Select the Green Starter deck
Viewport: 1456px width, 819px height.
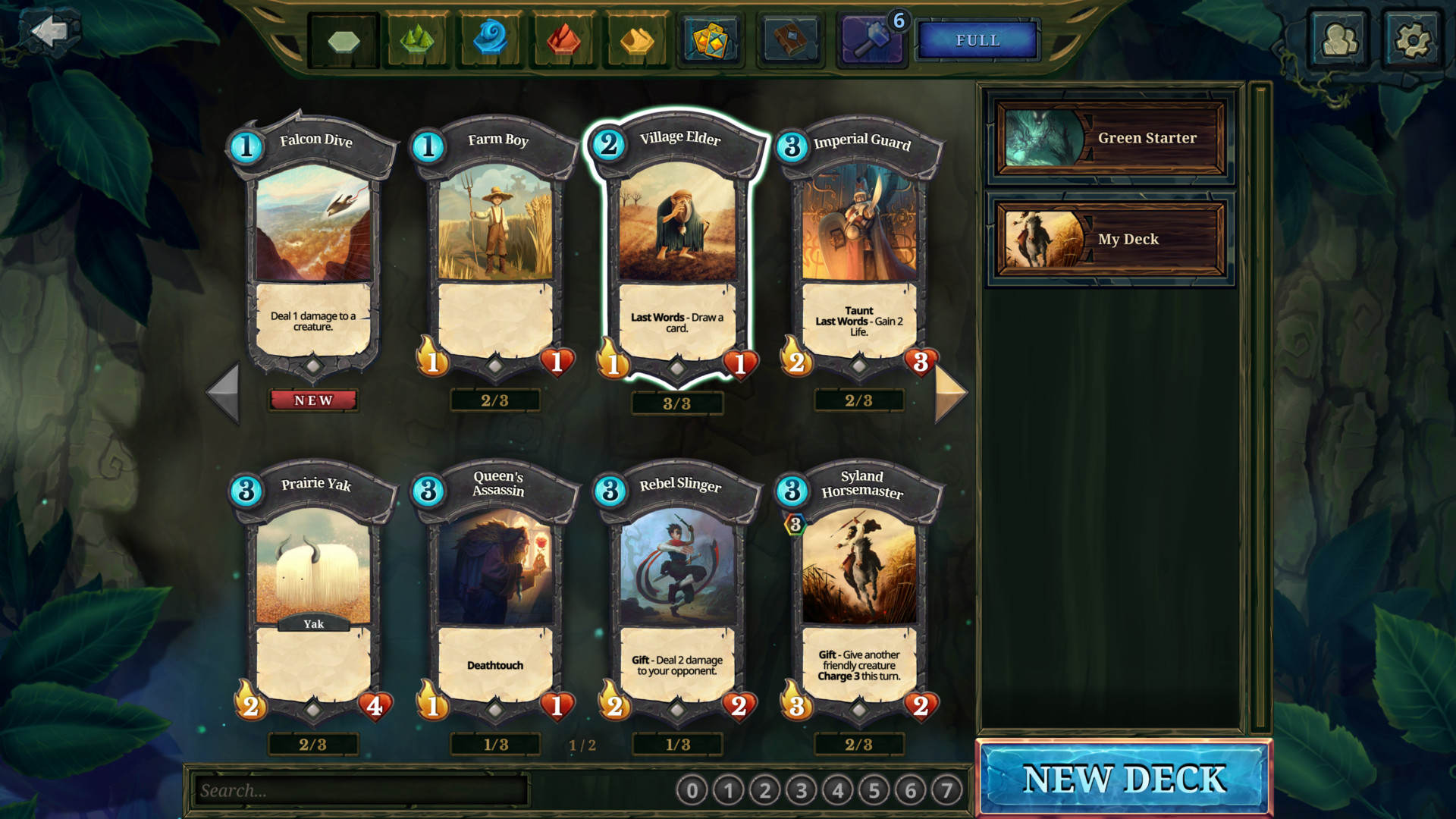pyautogui.click(x=1110, y=138)
